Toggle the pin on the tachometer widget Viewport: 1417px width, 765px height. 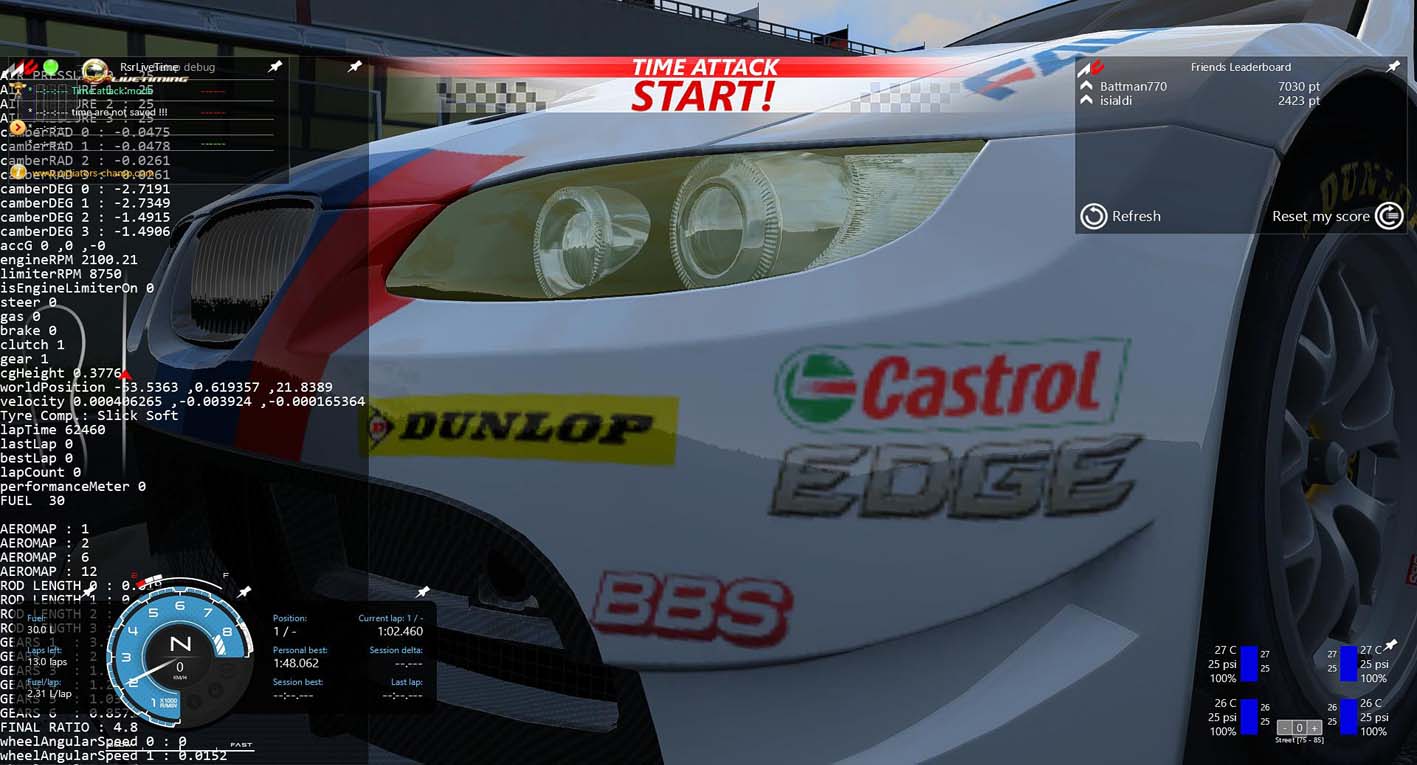click(244, 593)
